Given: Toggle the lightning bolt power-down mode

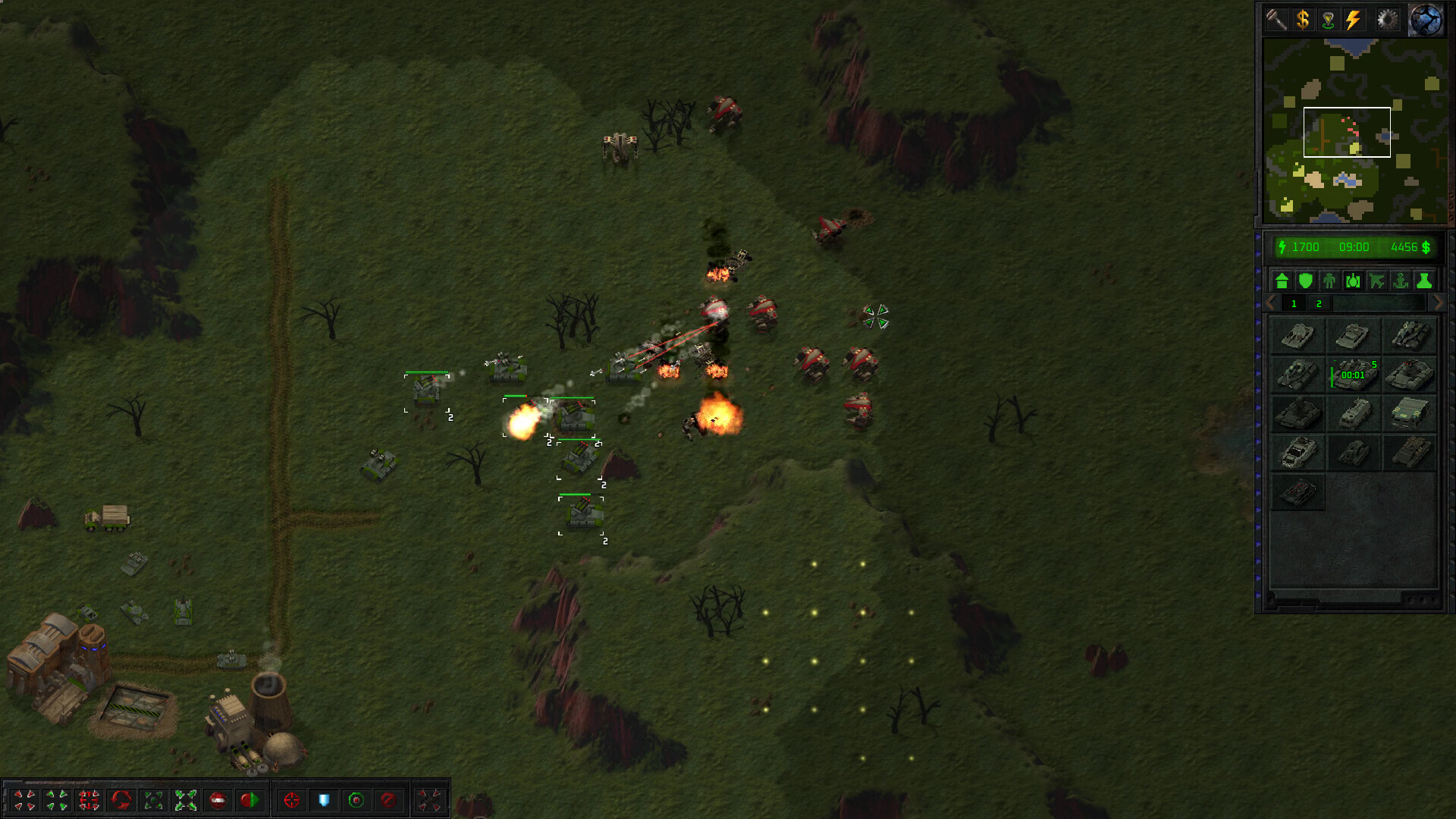Looking at the screenshot, I should (x=1354, y=20).
